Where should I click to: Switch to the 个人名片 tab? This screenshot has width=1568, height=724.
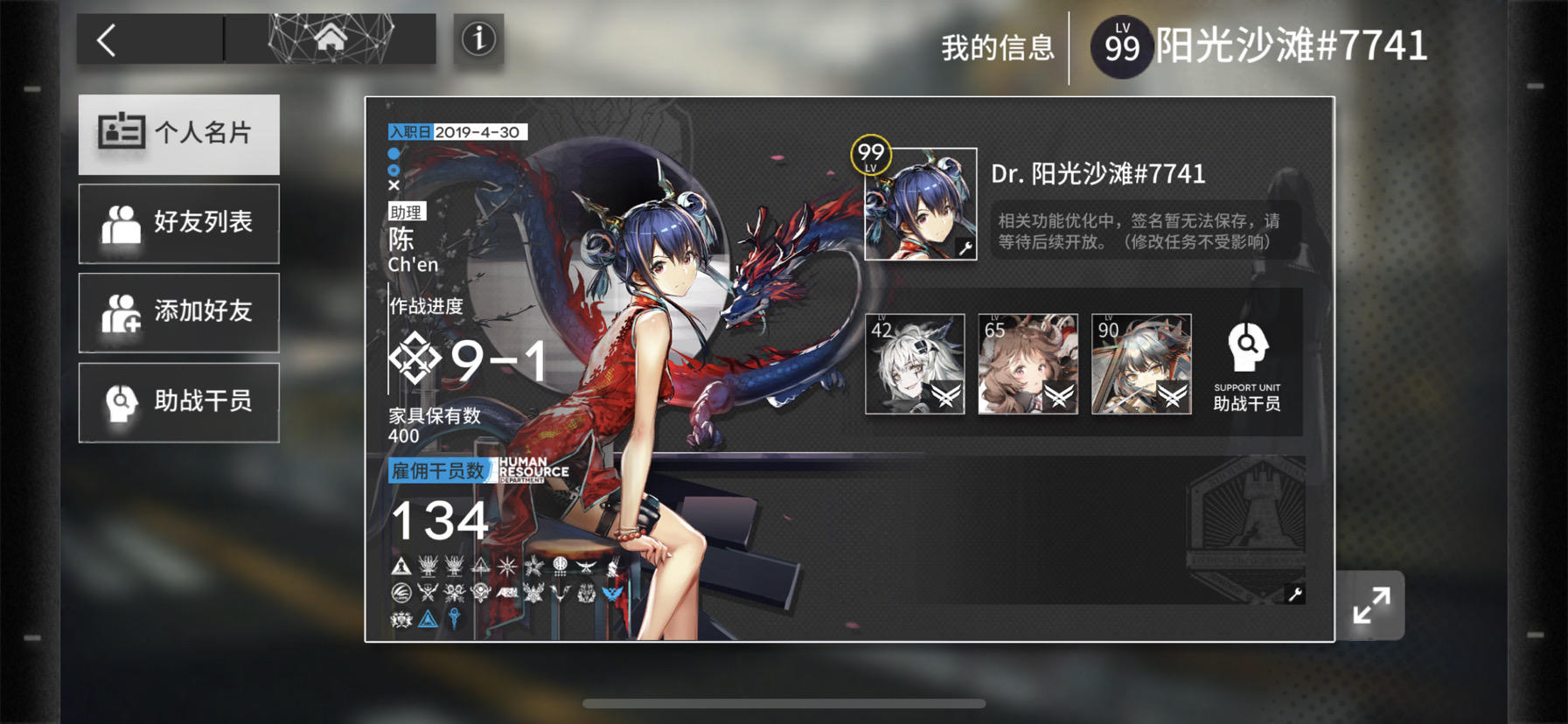coord(178,133)
